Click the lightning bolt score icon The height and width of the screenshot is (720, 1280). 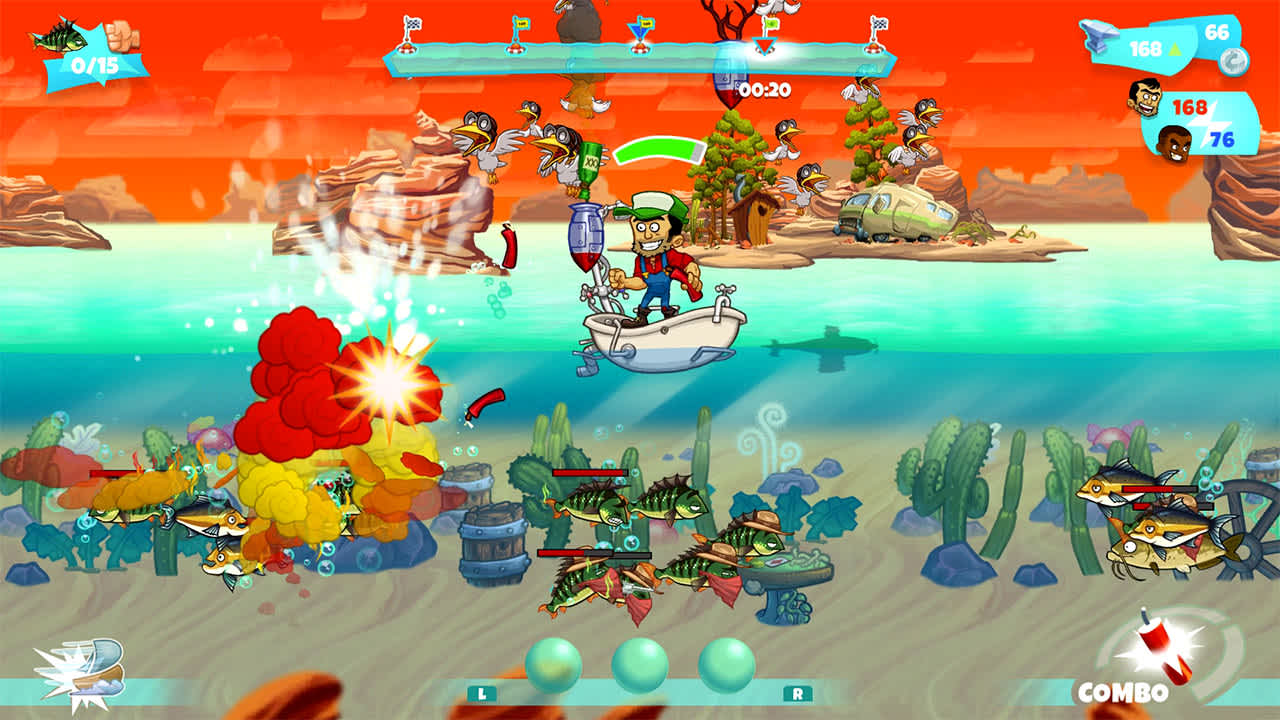[1210, 122]
